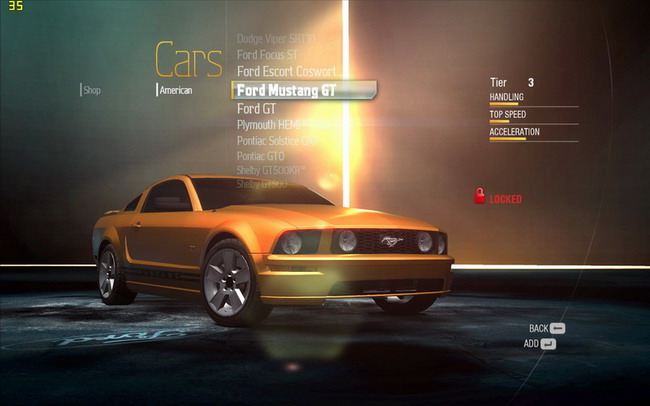Screen dimensions: 650x406
Task: Choose Pontiac Solstice GXP from the list
Action: click(277, 141)
